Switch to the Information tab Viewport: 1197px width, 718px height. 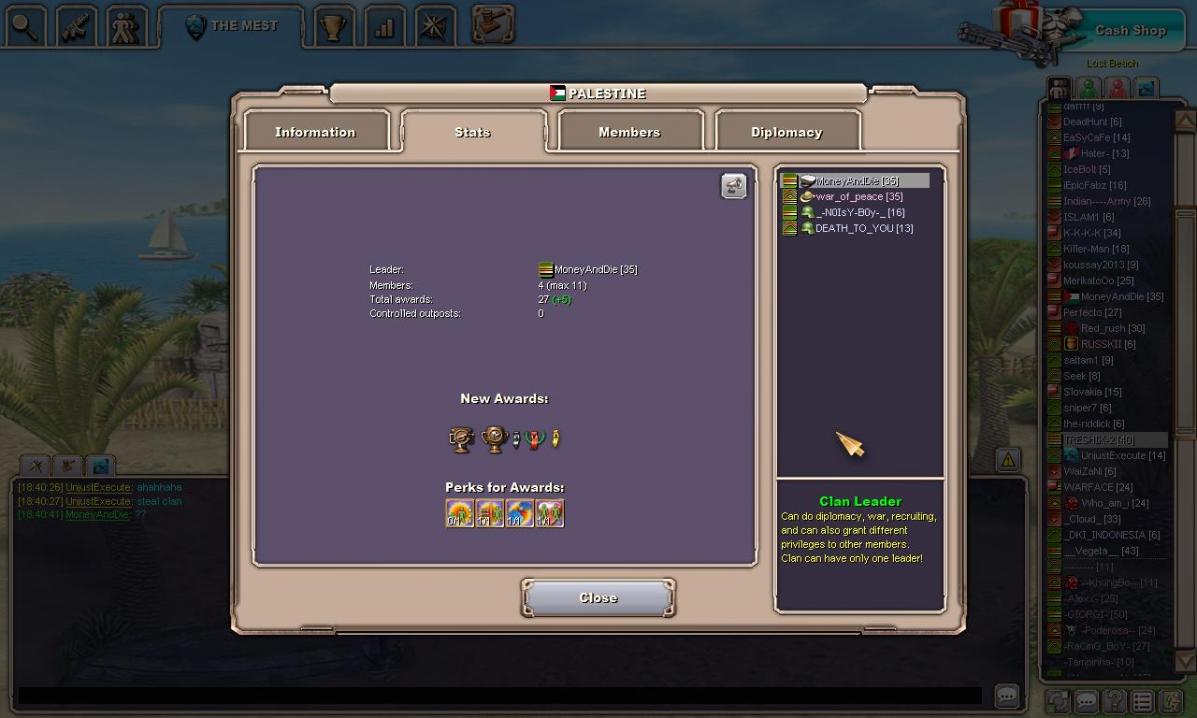[315, 132]
